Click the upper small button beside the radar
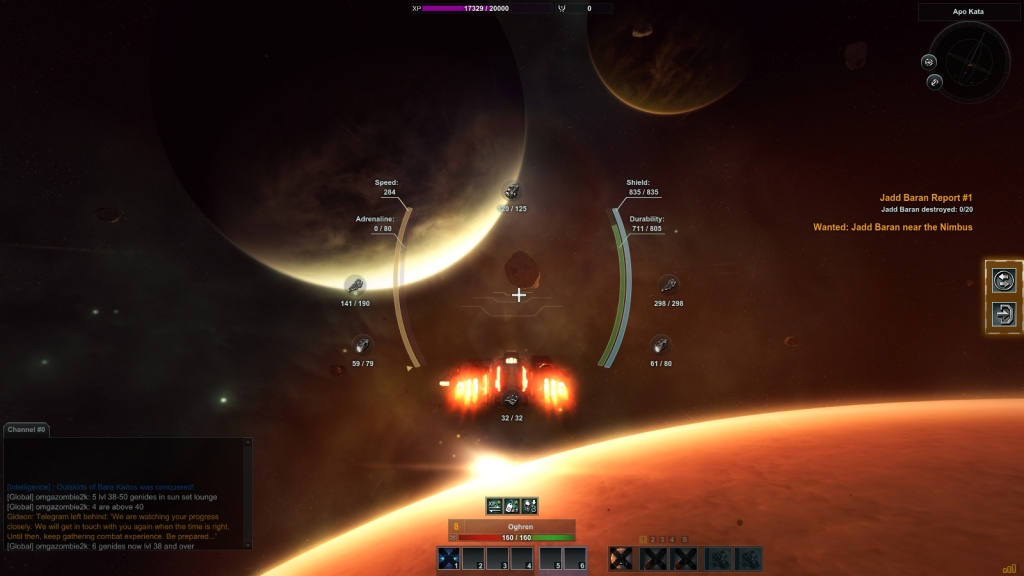The width and height of the screenshot is (1024, 576). [x=929, y=61]
